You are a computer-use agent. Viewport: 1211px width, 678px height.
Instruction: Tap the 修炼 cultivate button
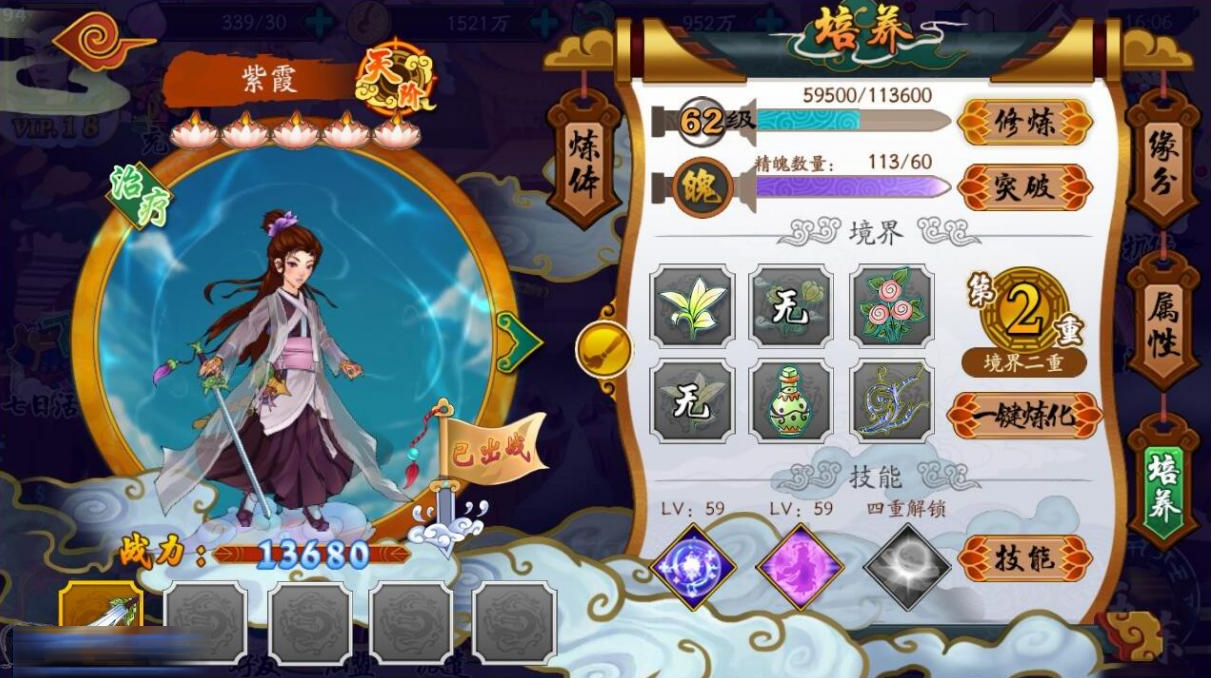[1024, 123]
